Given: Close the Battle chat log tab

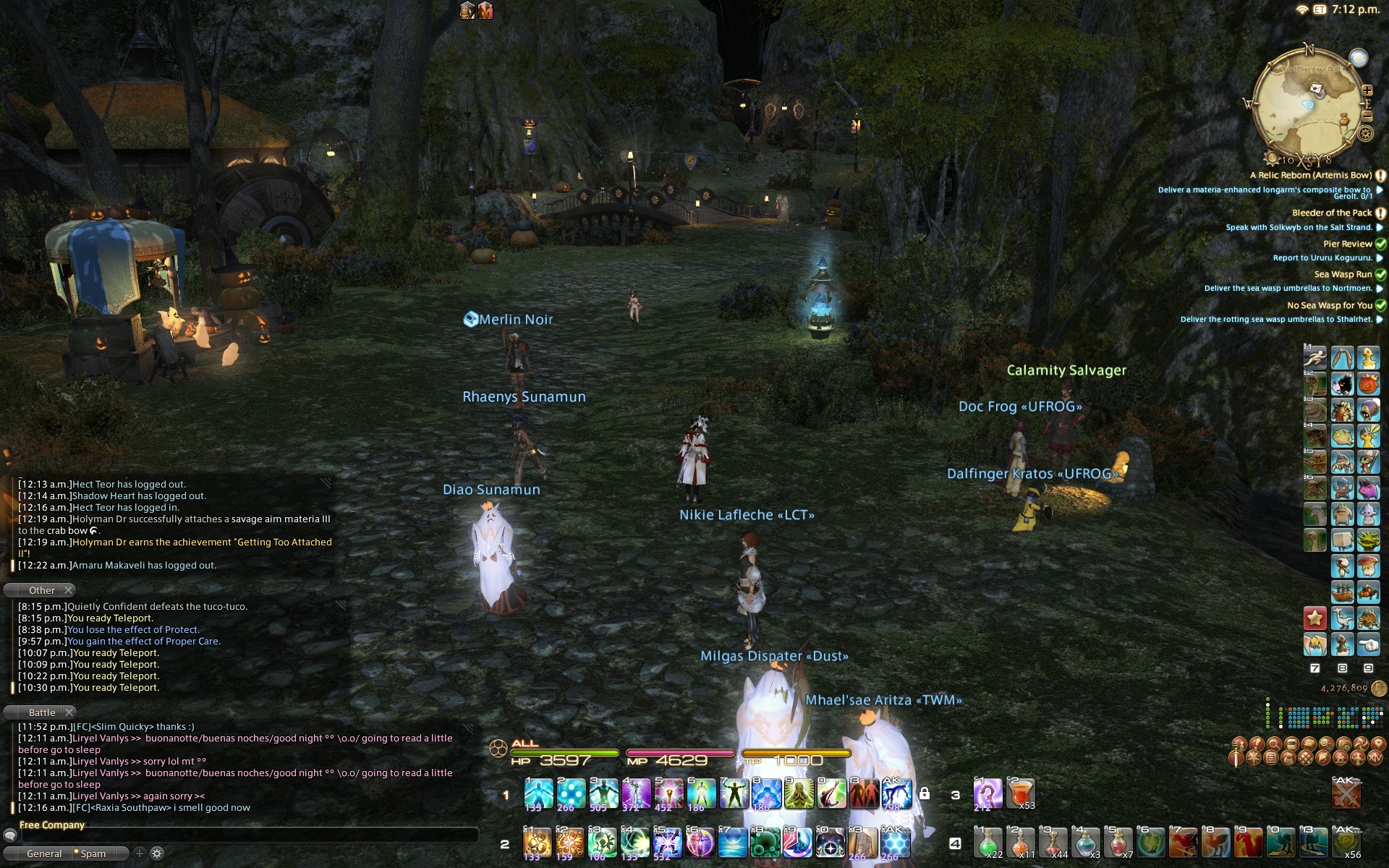Looking at the screenshot, I should pyautogui.click(x=69, y=712).
